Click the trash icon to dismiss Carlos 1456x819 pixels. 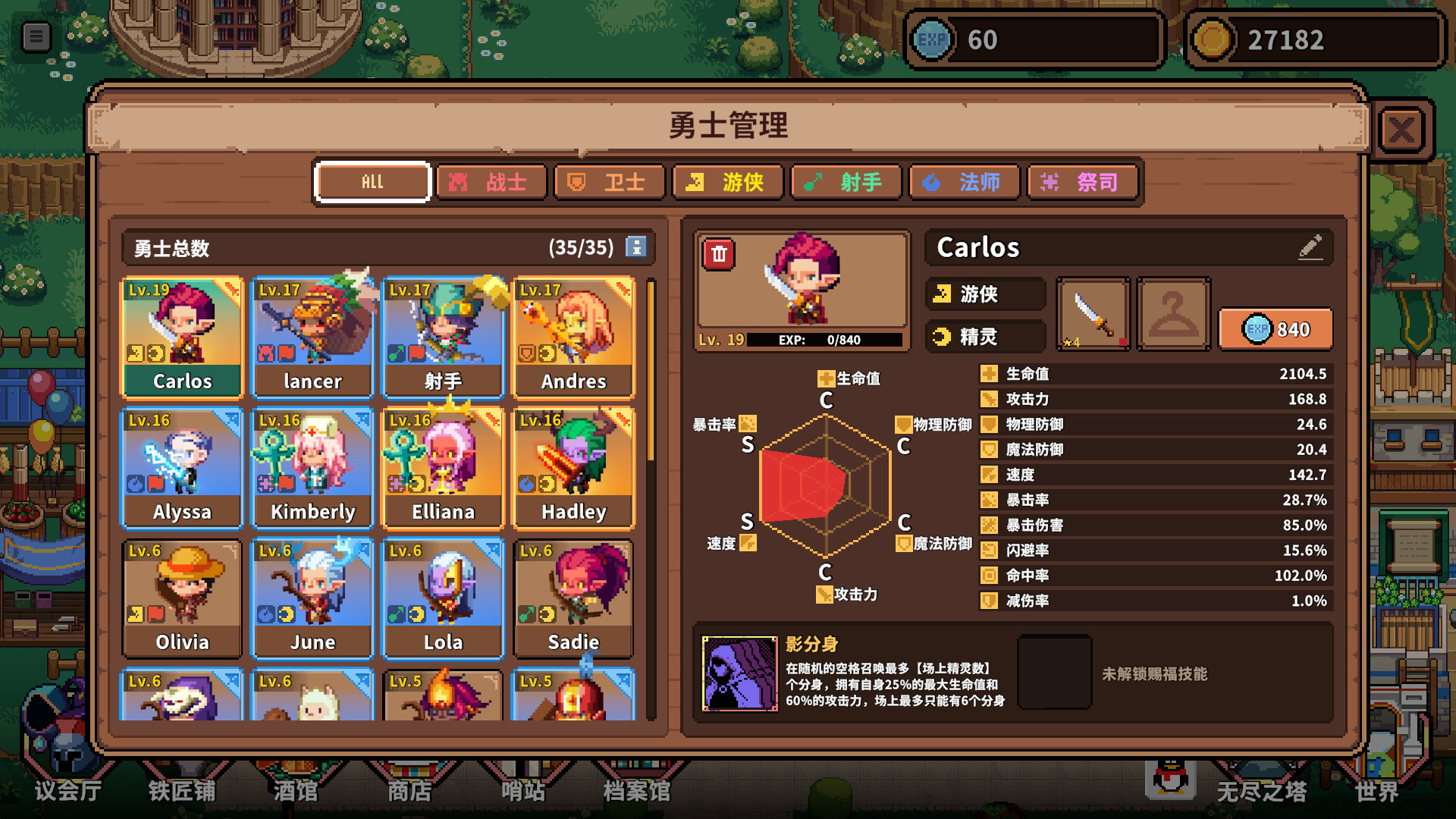(x=717, y=256)
